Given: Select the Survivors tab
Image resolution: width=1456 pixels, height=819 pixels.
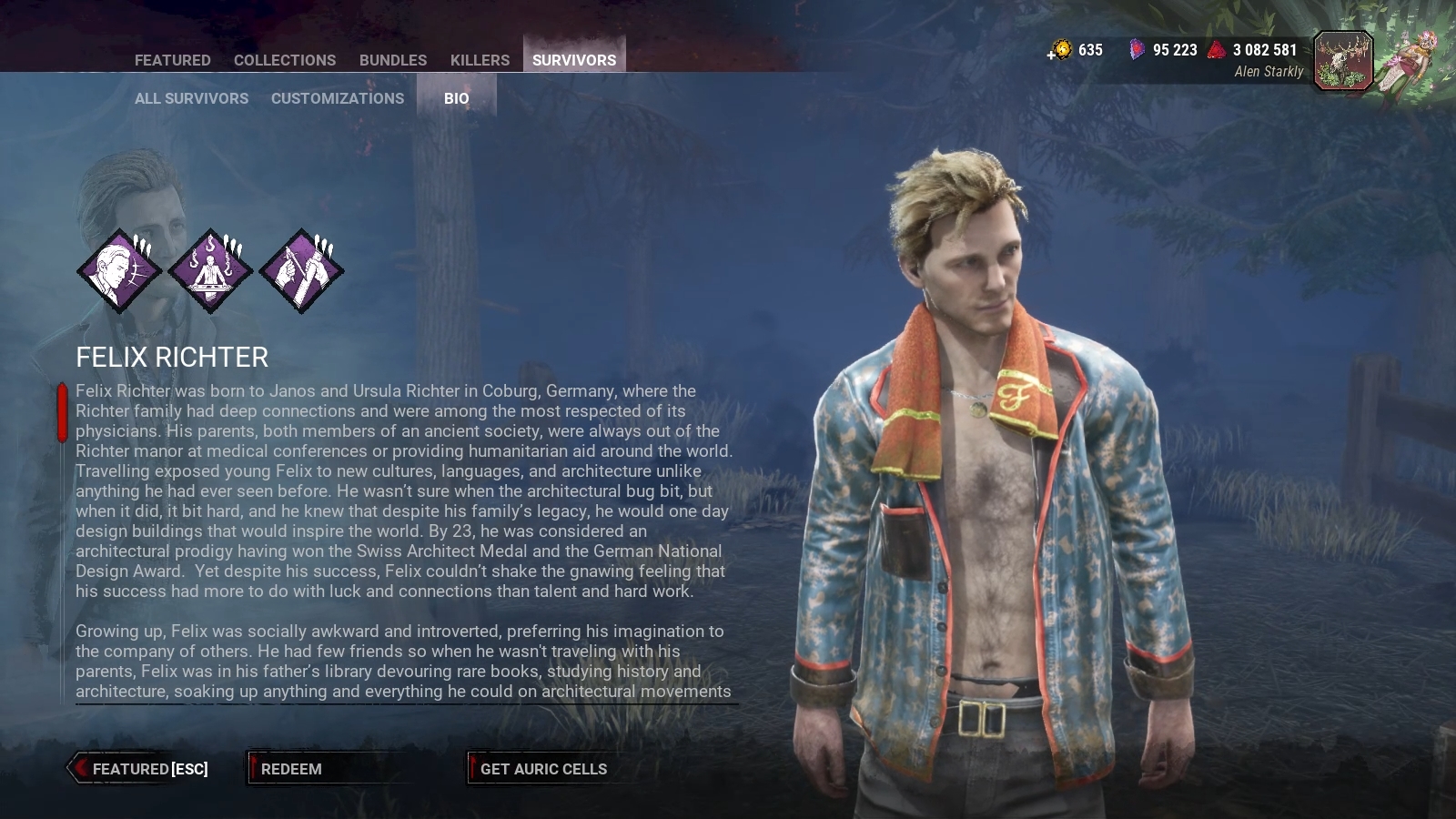Looking at the screenshot, I should click(573, 60).
